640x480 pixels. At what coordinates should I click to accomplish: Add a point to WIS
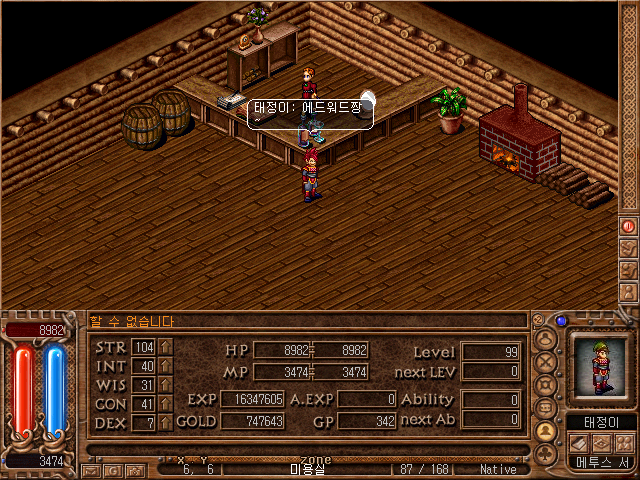coord(165,384)
